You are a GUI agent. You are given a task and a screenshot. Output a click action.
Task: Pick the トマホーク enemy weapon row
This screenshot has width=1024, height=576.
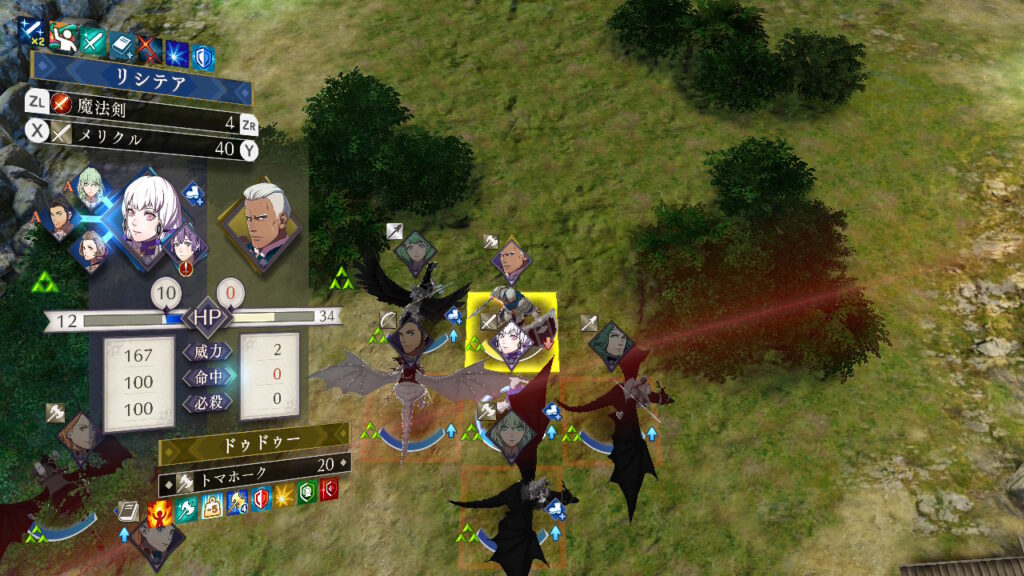point(254,464)
